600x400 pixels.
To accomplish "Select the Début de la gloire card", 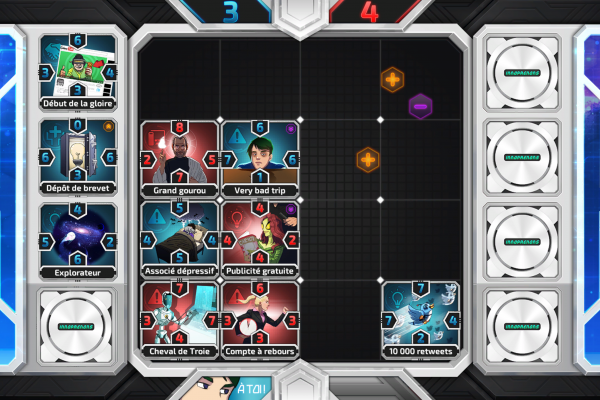I will click(x=79, y=72).
